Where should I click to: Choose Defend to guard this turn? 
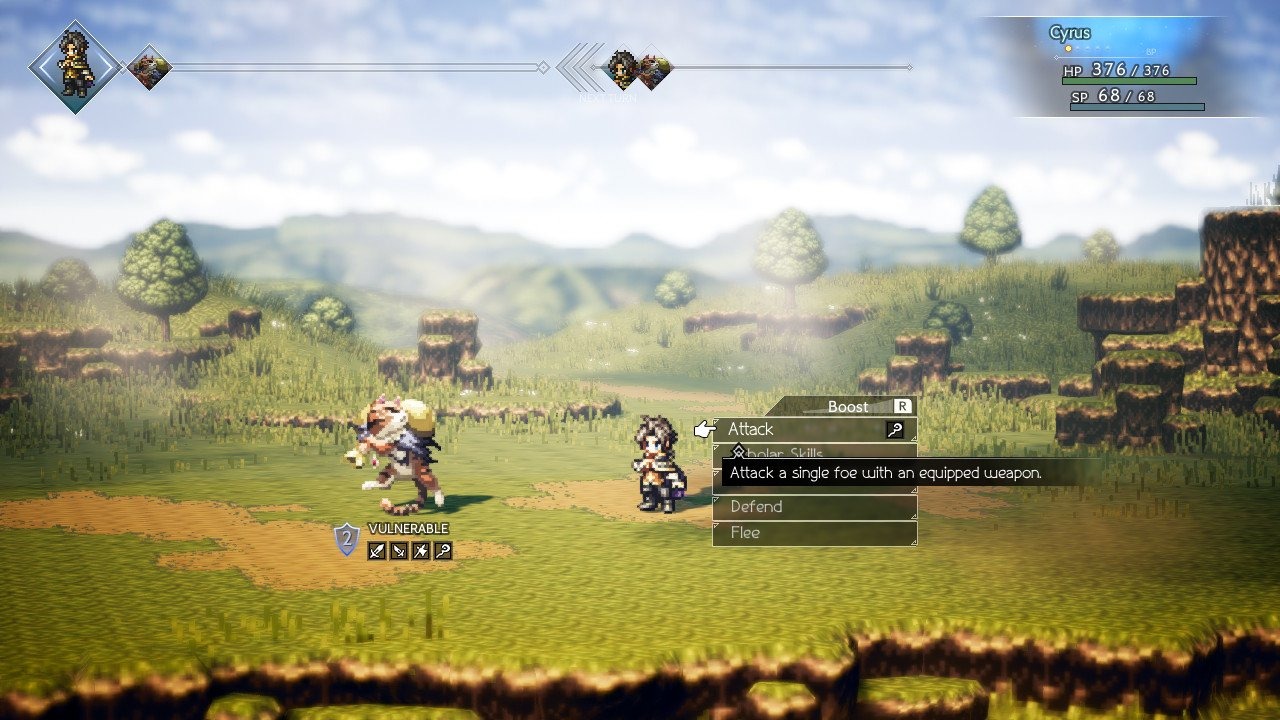click(x=756, y=506)
